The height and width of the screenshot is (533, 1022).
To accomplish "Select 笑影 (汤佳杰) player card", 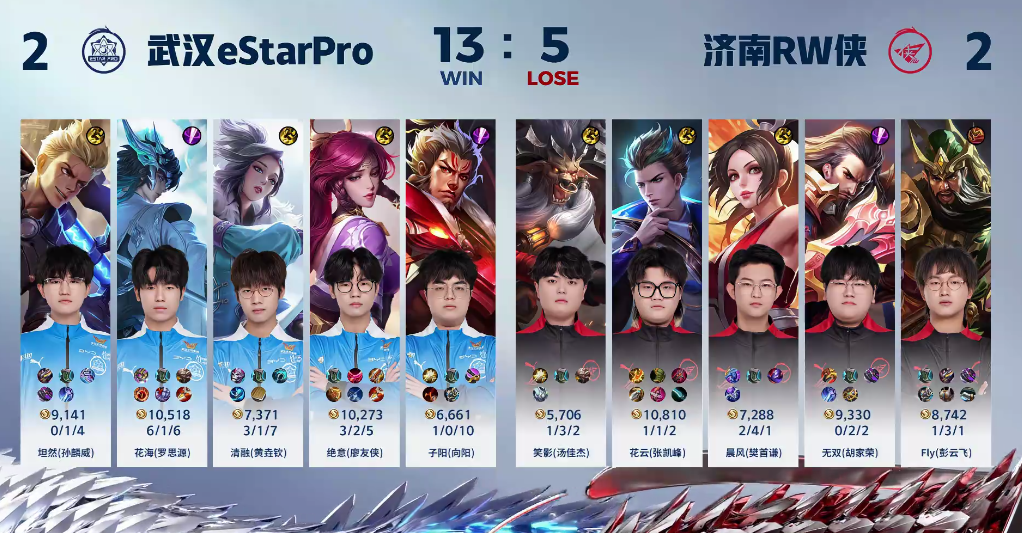I will click(559, 290).
